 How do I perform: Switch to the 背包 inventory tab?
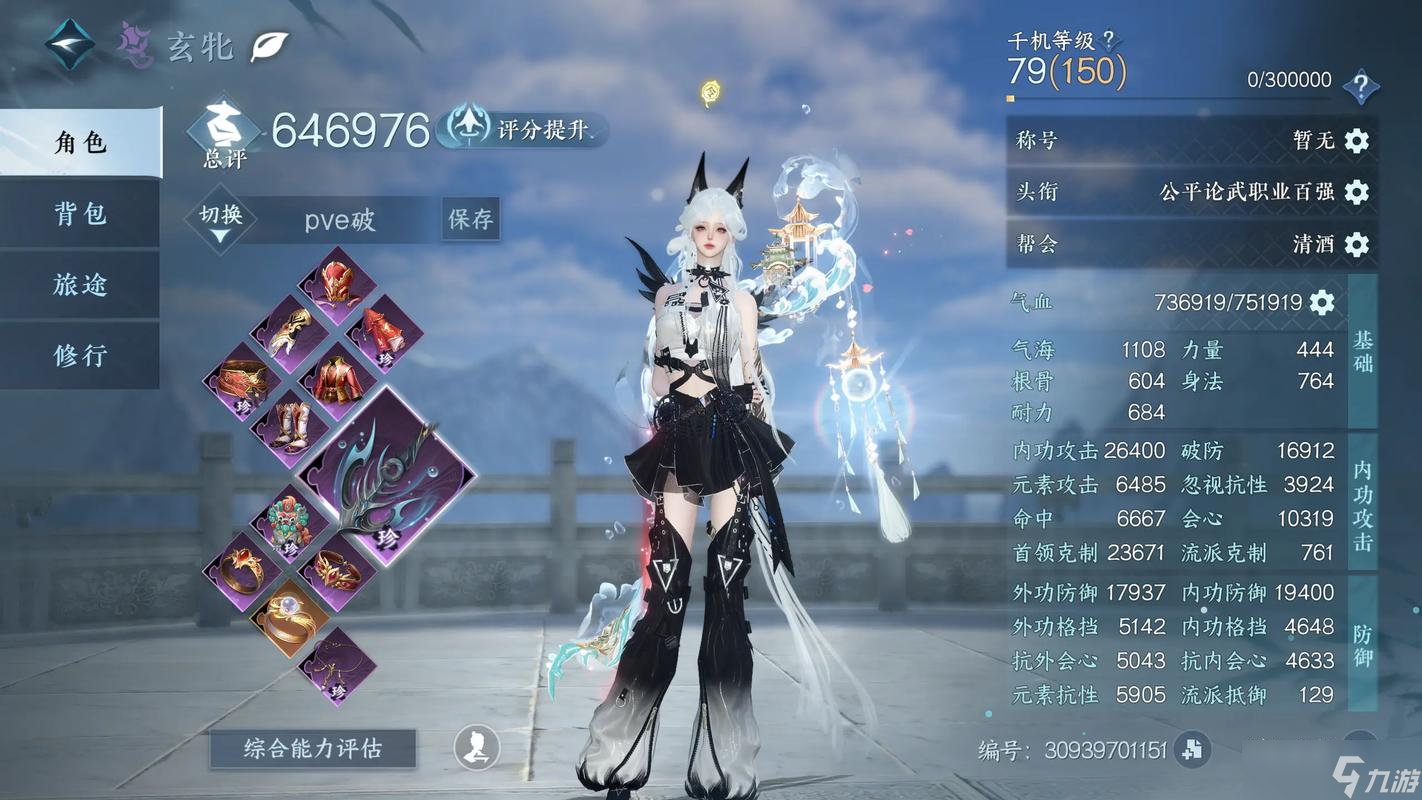coord(79,214)
